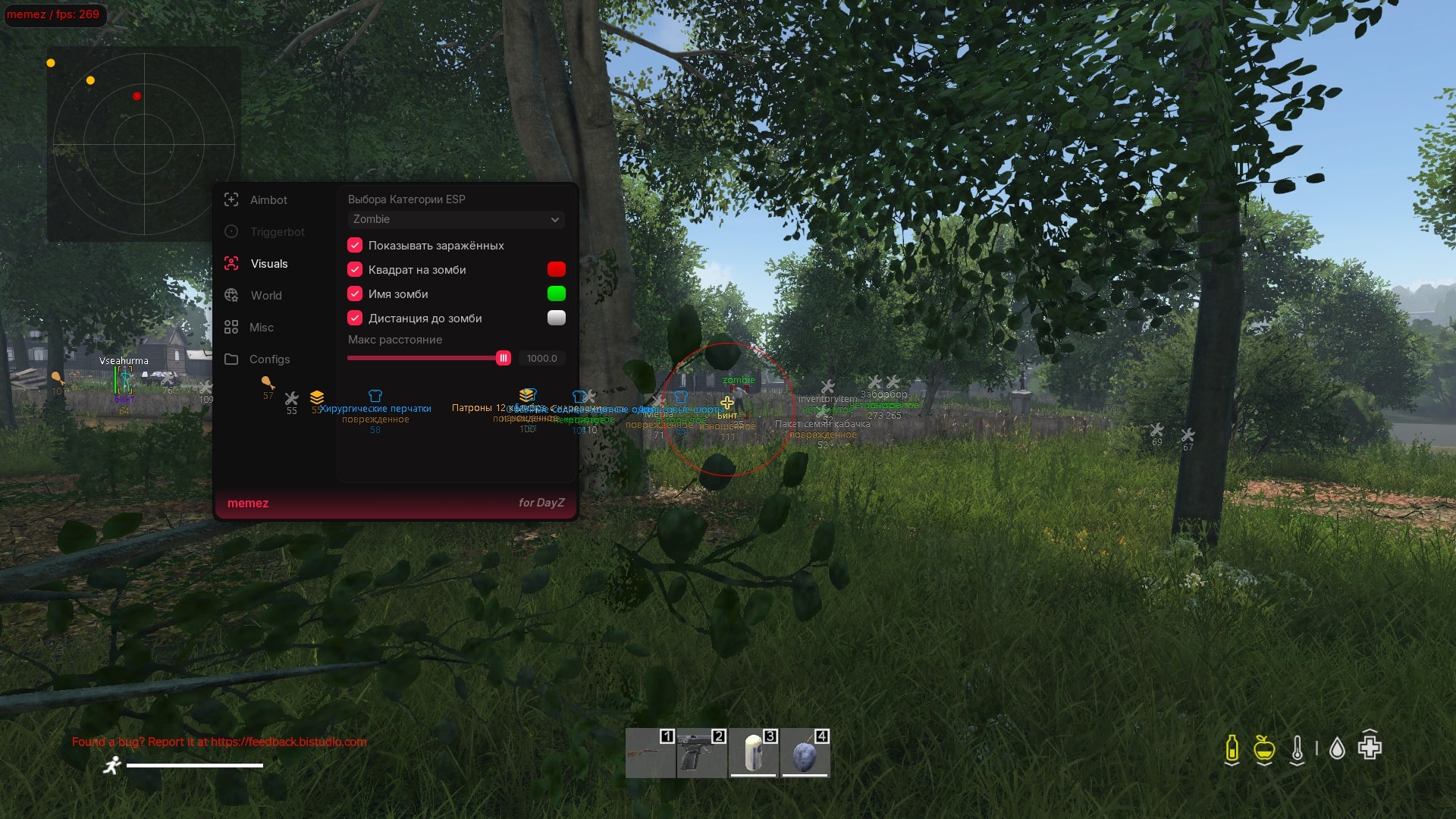Open the World section

[x=265, y=296]
